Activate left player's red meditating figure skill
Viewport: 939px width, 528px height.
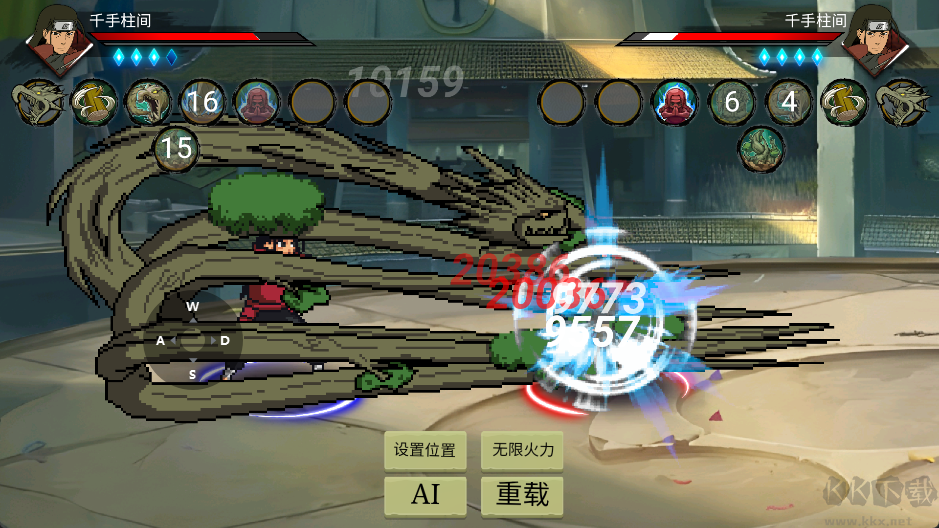[x=257, y=102]
